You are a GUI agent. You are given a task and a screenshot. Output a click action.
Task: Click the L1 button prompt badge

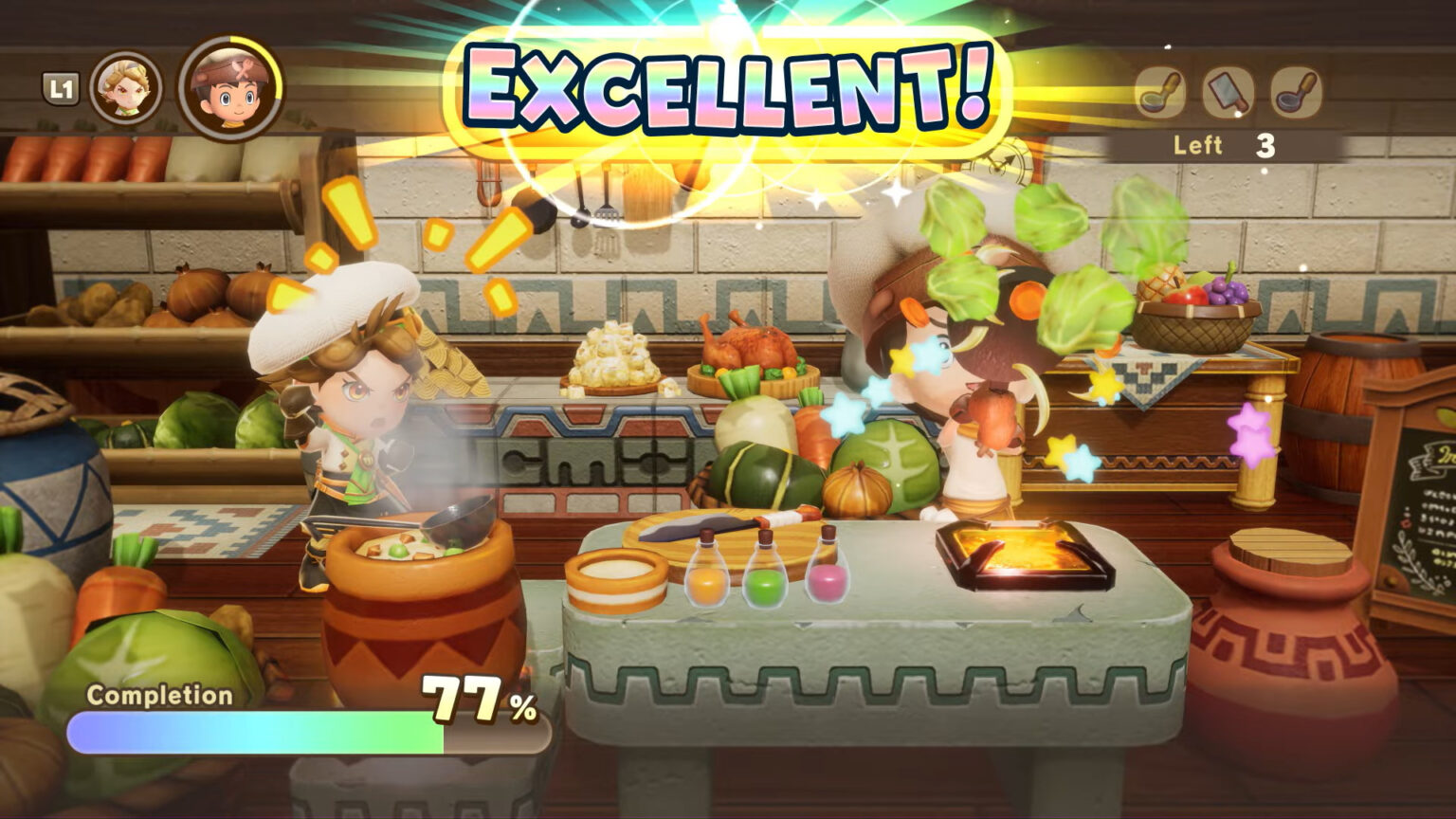(x=63, y=84)
